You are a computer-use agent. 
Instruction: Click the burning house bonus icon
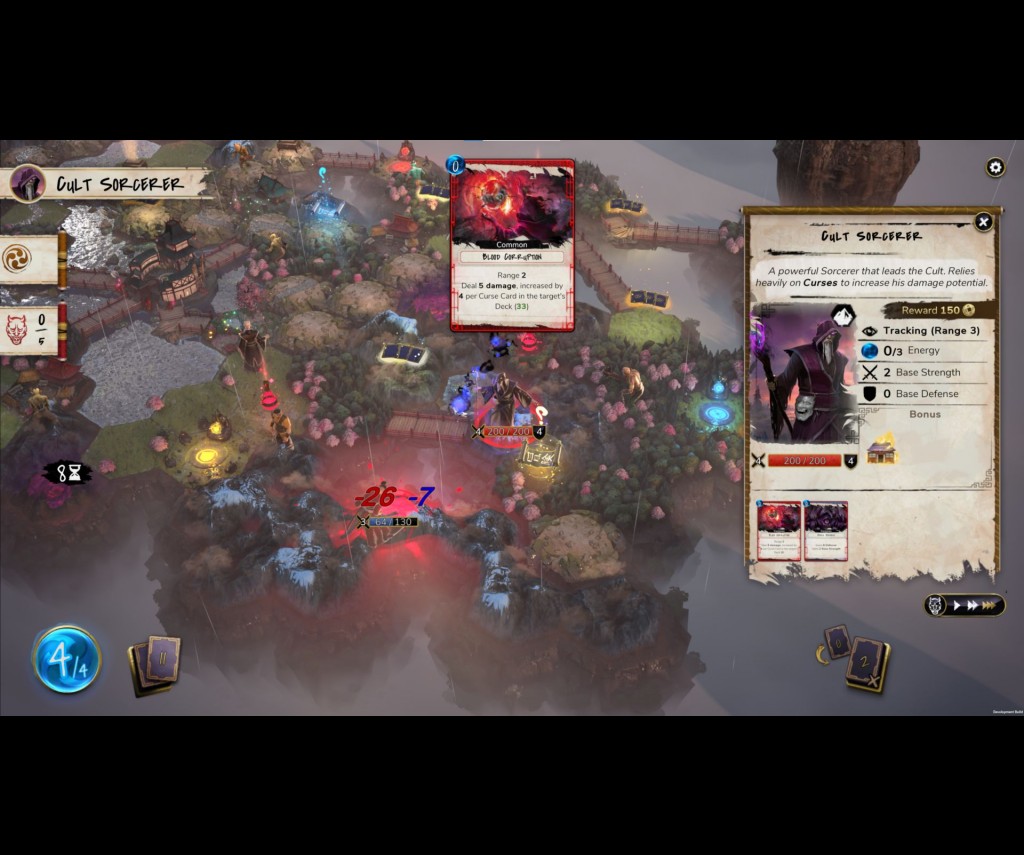(881, 449)
